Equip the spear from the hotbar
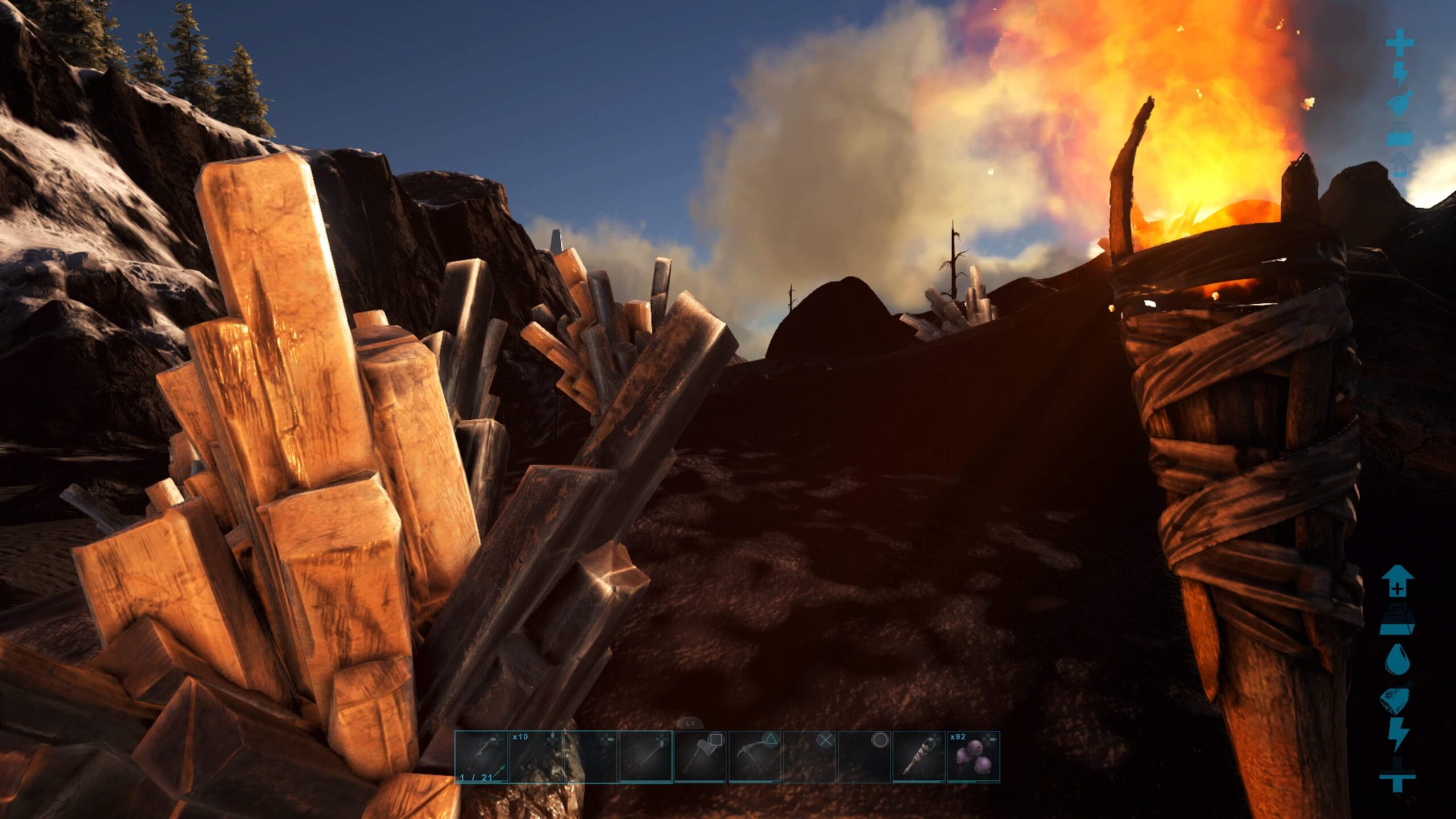This screenshot has width=1456, height=819. [x=645, y=757]
